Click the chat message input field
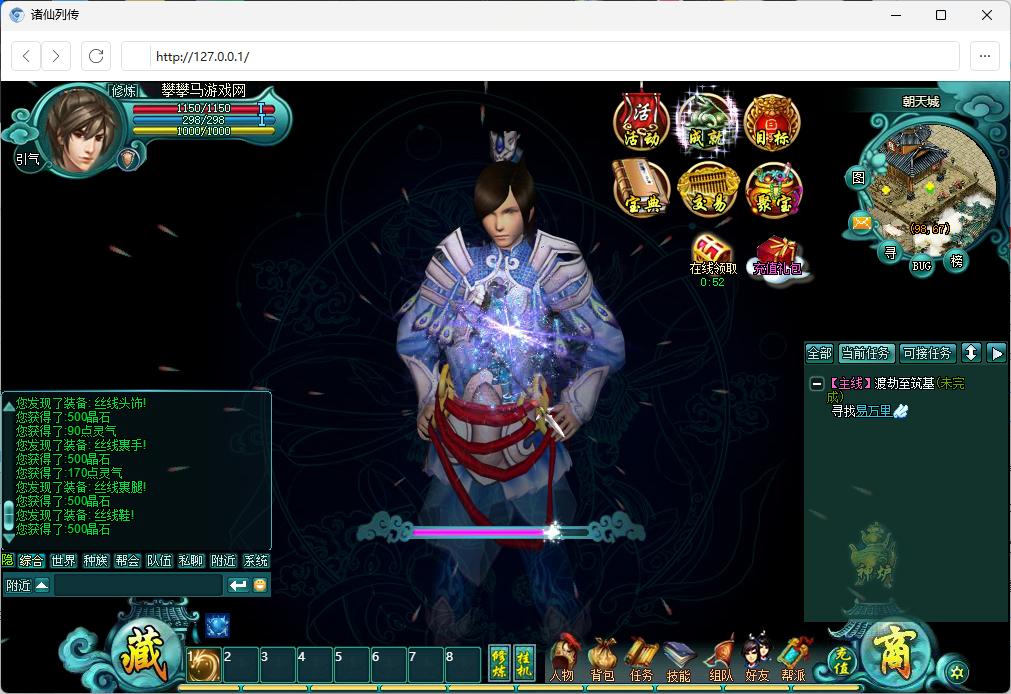The image size is (1011, 694). click(x=137, y=585)
